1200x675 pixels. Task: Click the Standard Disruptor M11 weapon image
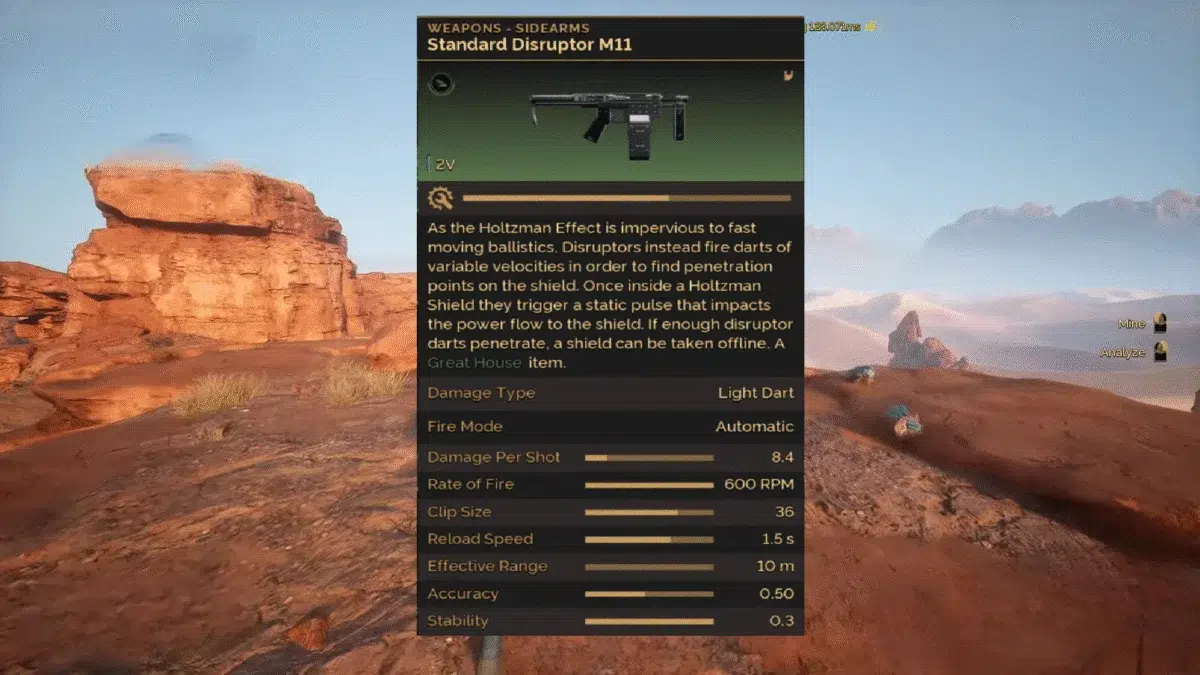click(x=609, y=122)
